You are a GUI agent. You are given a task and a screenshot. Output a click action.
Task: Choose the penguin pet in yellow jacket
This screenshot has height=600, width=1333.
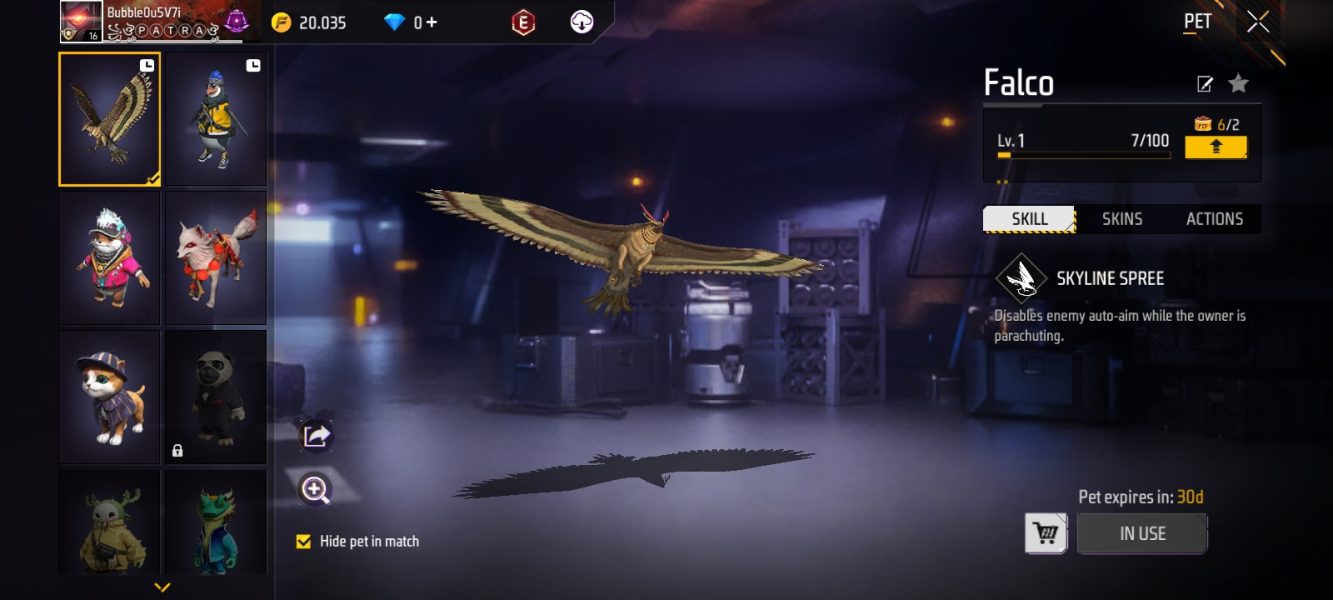point(216,119)
